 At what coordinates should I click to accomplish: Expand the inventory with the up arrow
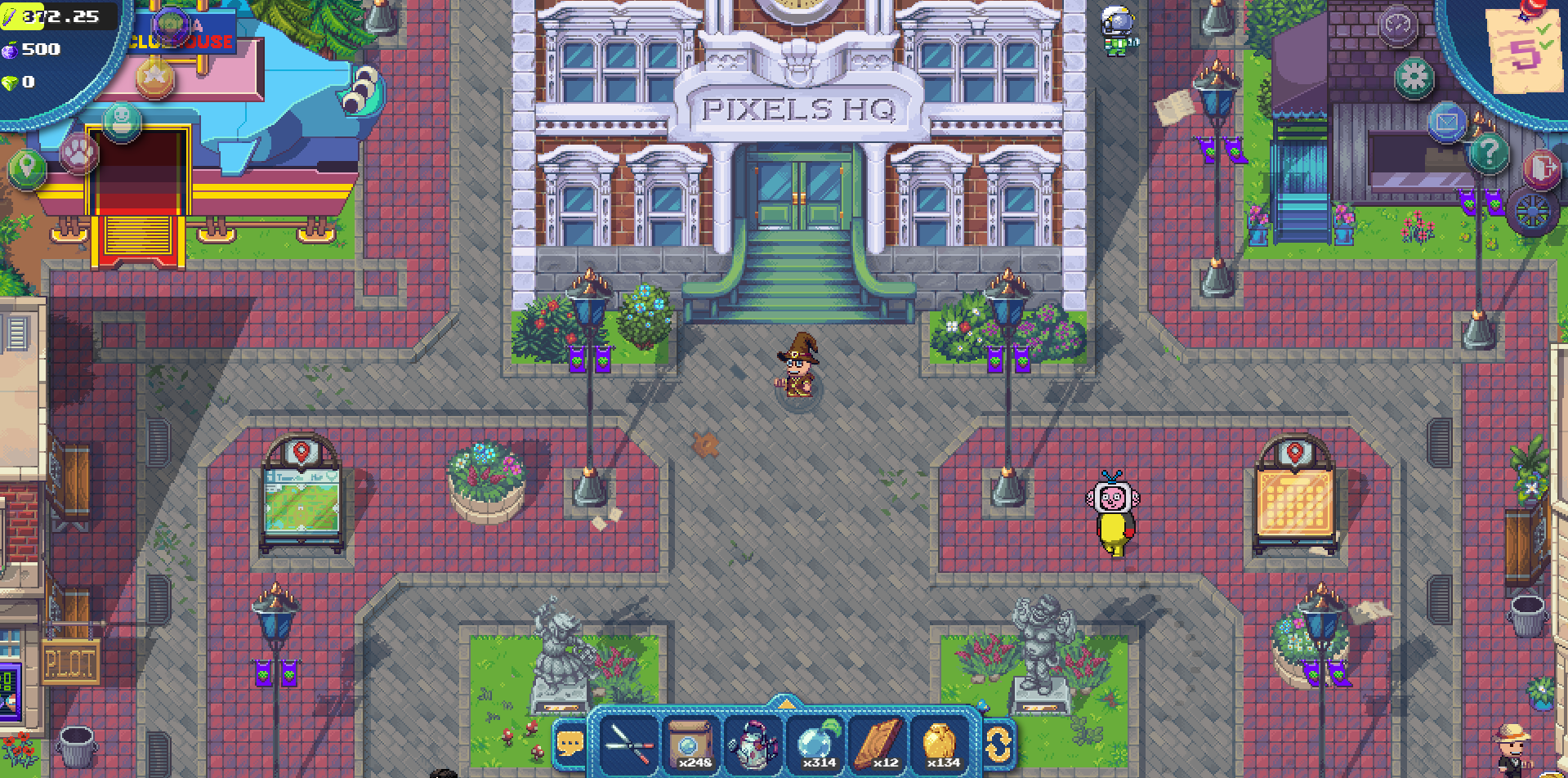coord(785,704)
